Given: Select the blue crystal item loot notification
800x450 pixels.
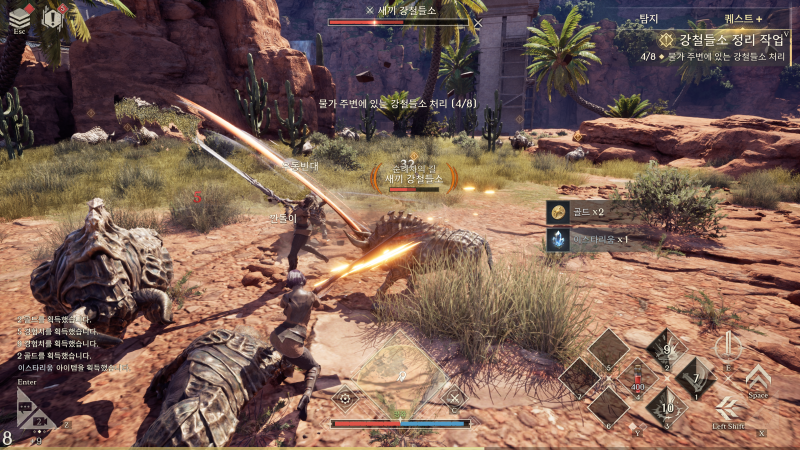Looking at the screenshot, I should [x=590, y=240].
